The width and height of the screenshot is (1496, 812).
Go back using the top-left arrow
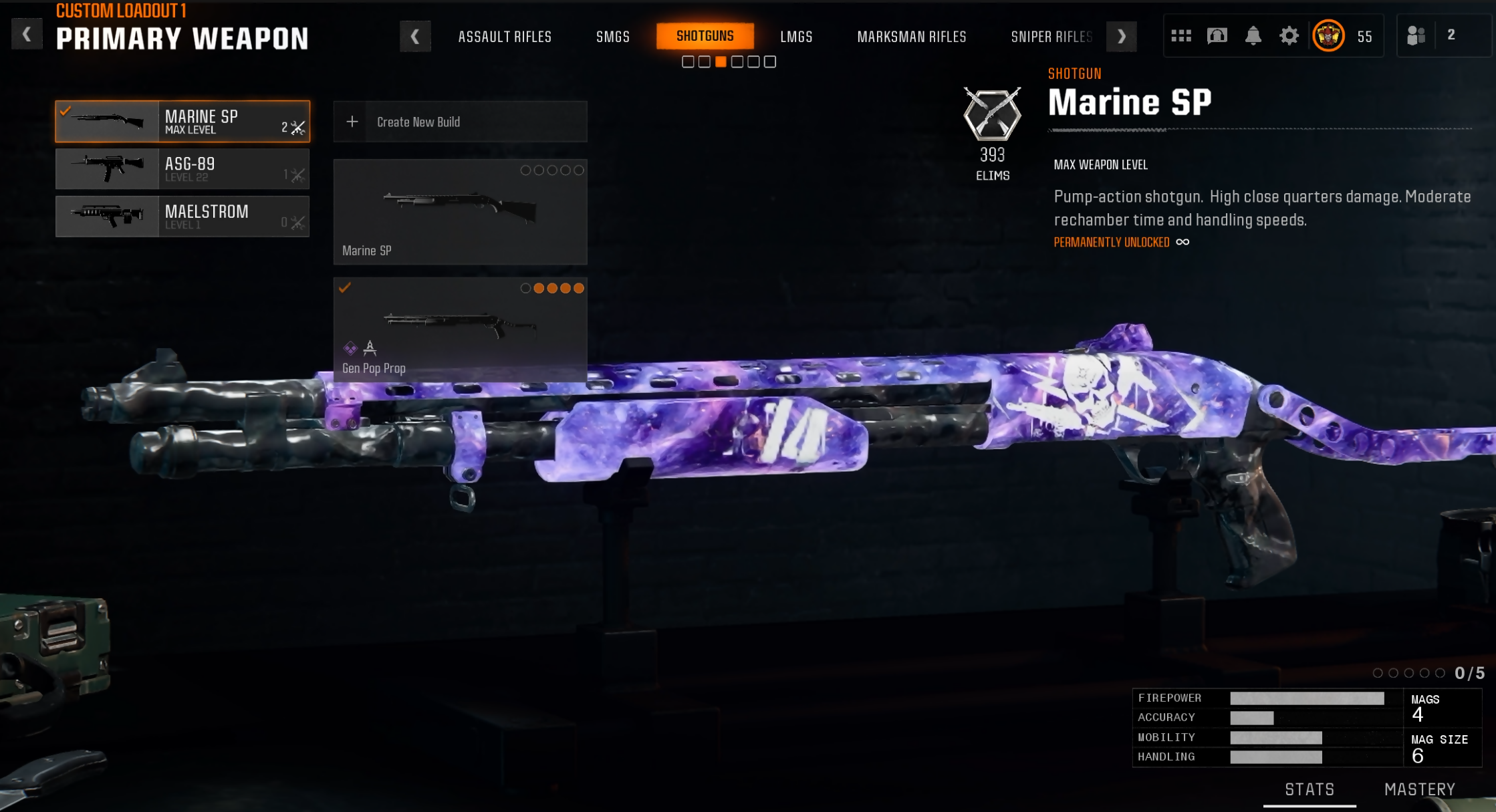tap(27, 34)
